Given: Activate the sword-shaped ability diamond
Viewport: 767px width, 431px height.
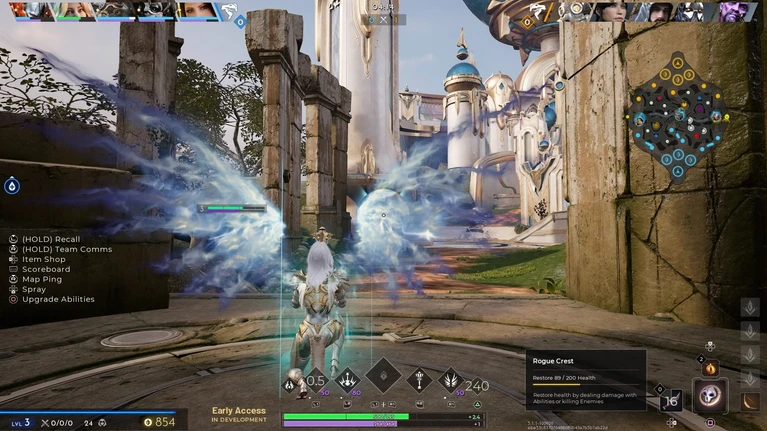Looking at the screenshot, I should pos(419,379).
